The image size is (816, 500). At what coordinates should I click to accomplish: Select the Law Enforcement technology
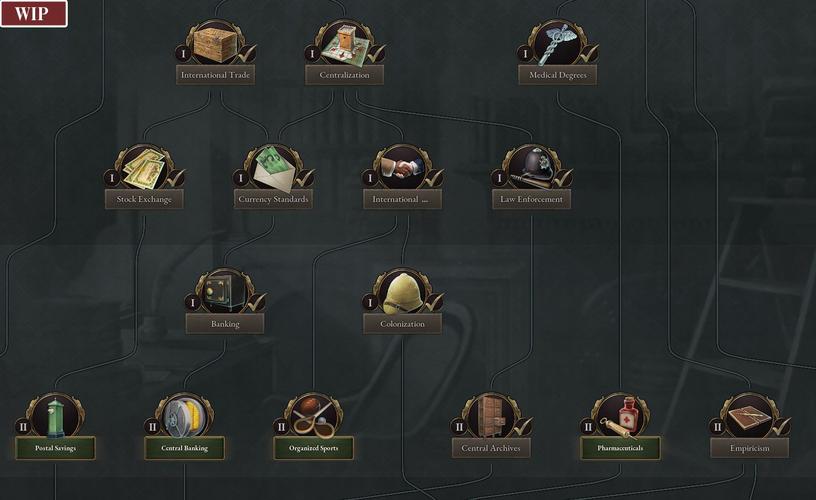click(531, 199)
